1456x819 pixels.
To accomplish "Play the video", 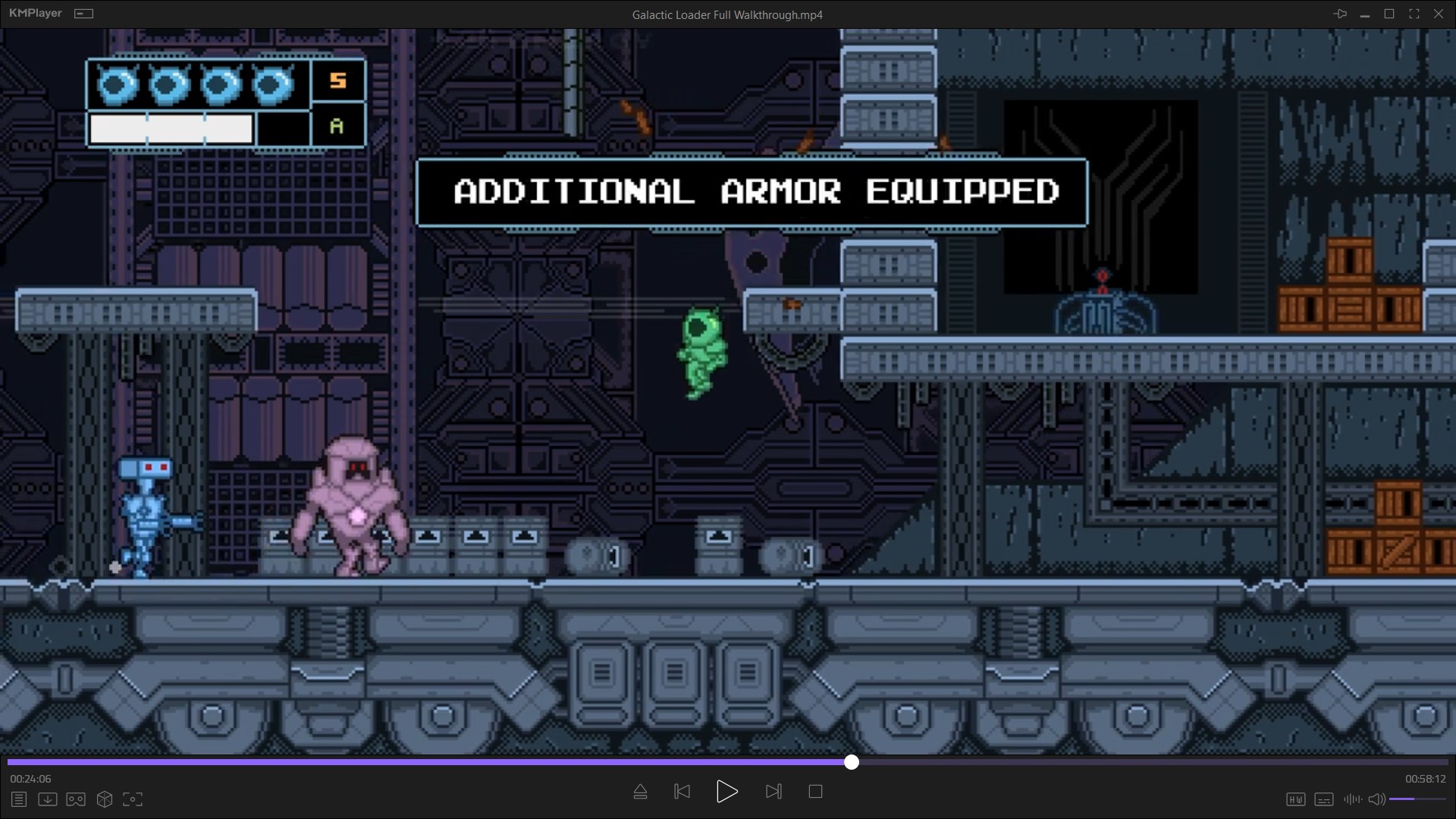I will (x=726, y=791).
